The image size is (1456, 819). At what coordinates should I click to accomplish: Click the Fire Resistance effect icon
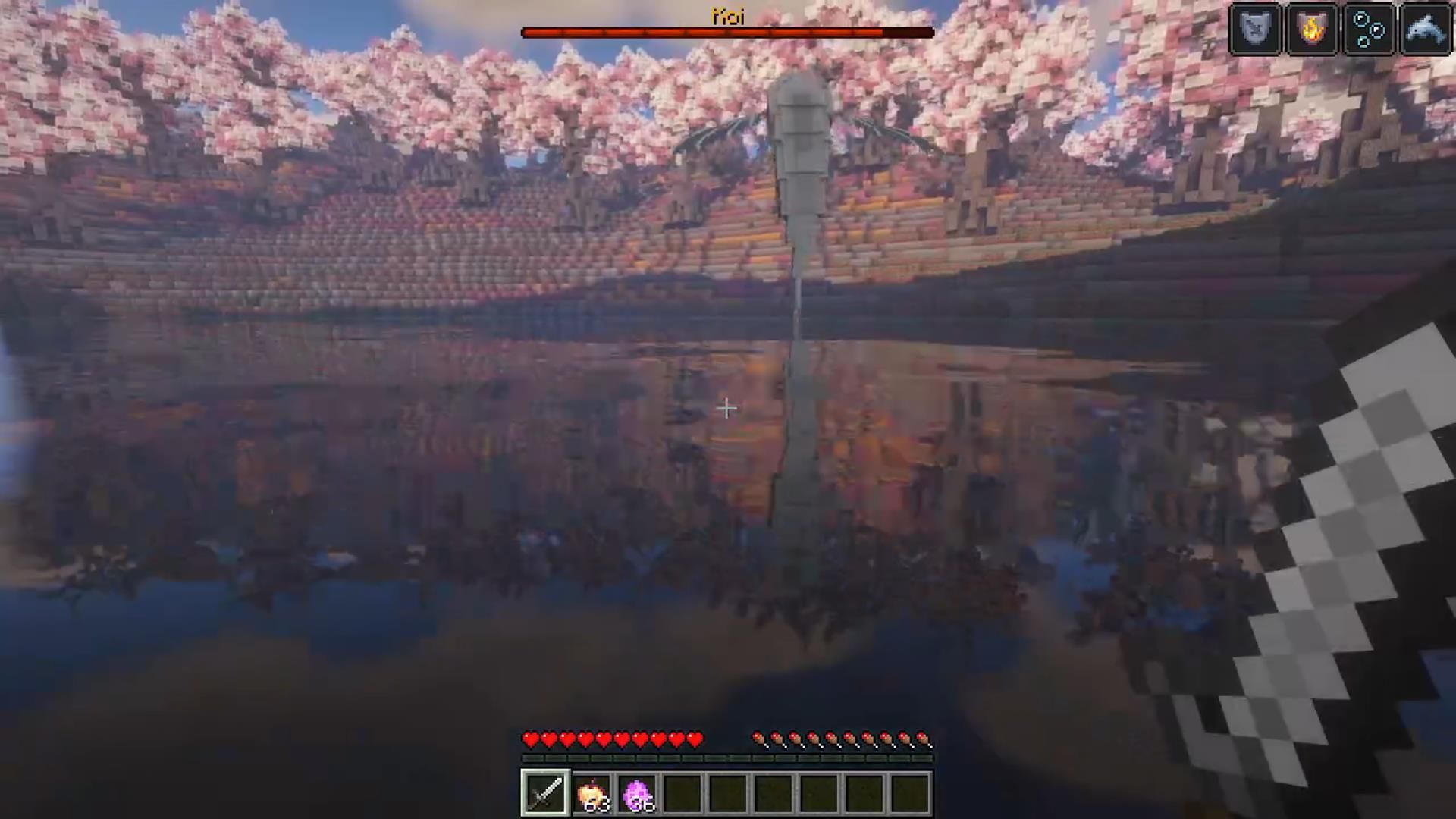pos(1312,29)
